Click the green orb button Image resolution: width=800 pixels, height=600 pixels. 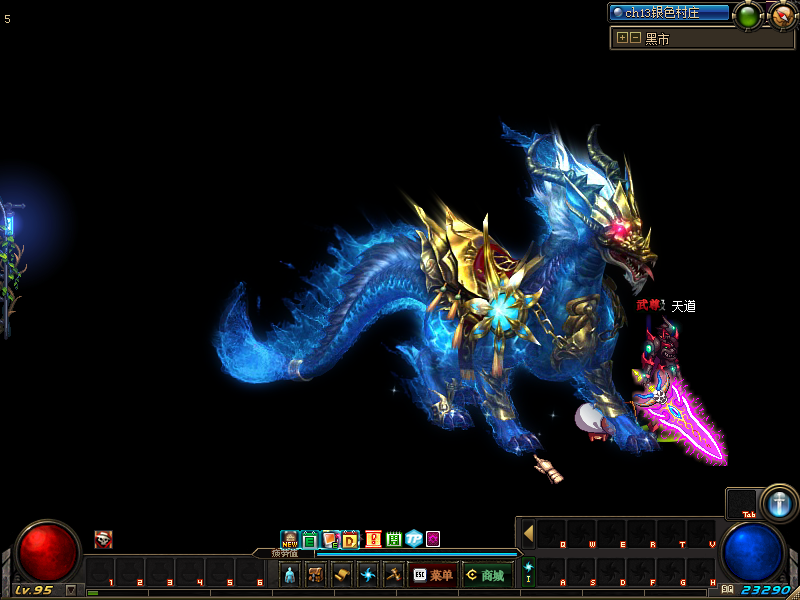(x=747, y=15)
